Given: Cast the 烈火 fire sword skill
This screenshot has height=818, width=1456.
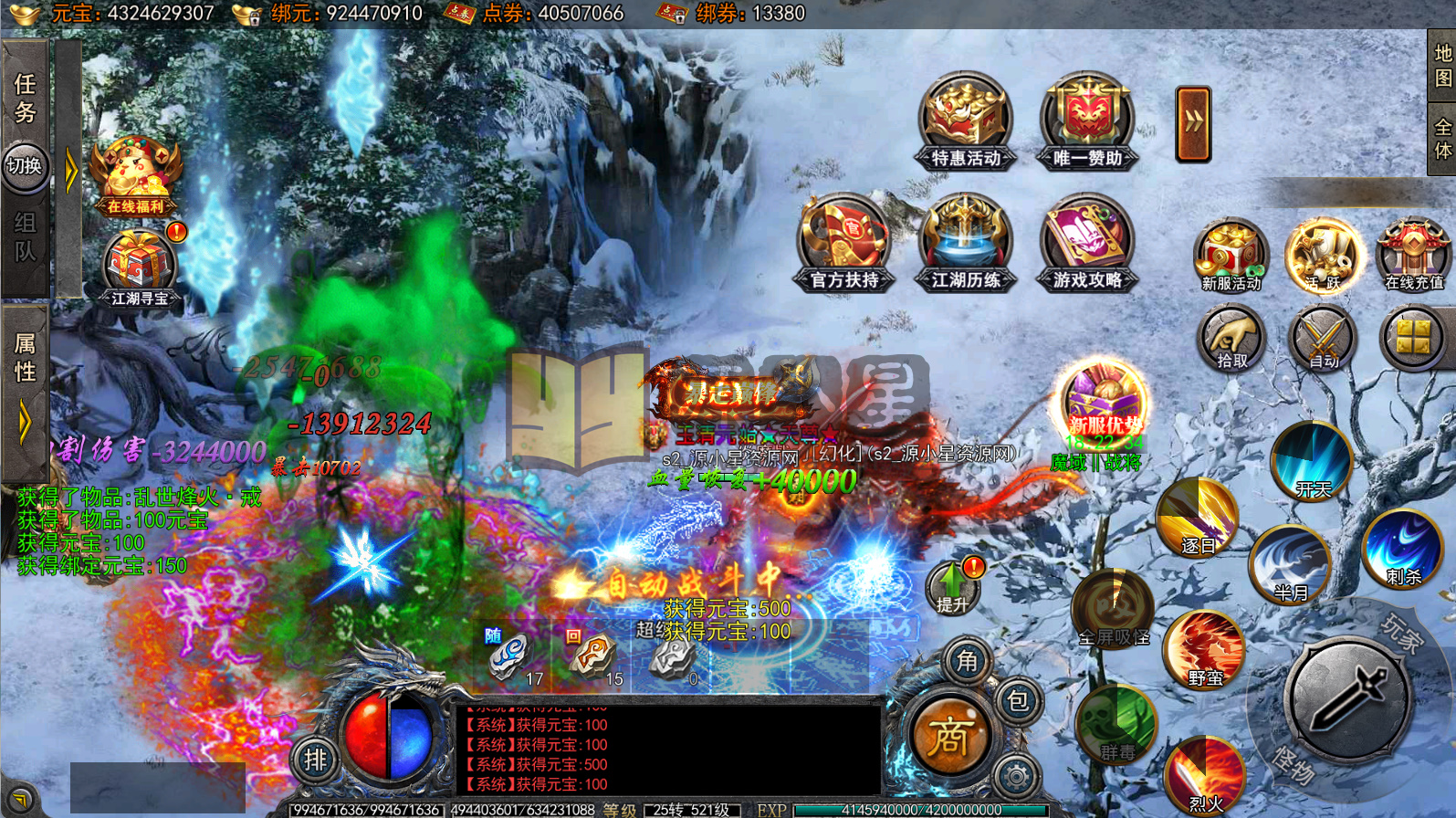Looking at the screenshot, I should (x=1205, y=774).
